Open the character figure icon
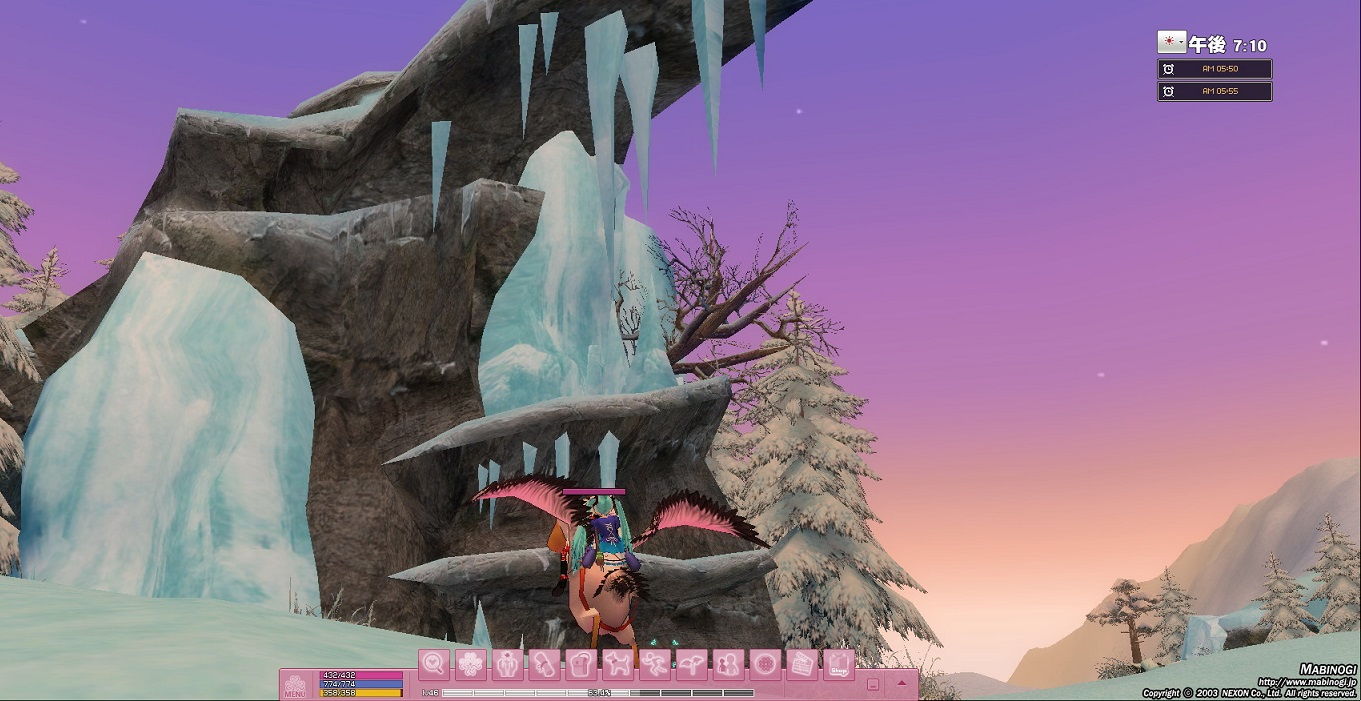The image size is (1361, 701). click(508, 664)
